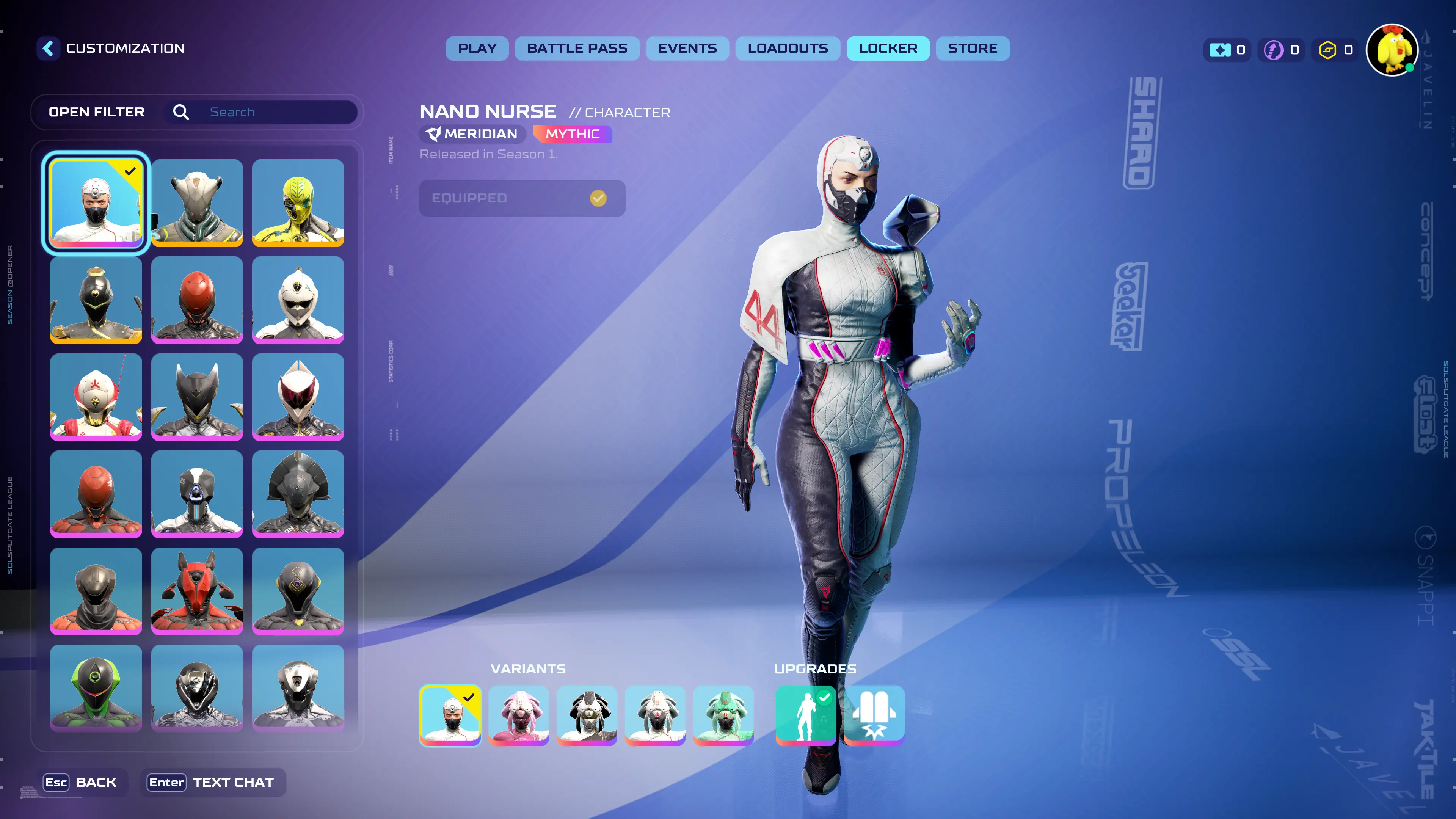Open the Battle Pass tab
The height and width of the screenshot is (819, 1456).
click(x=577, y=49)
